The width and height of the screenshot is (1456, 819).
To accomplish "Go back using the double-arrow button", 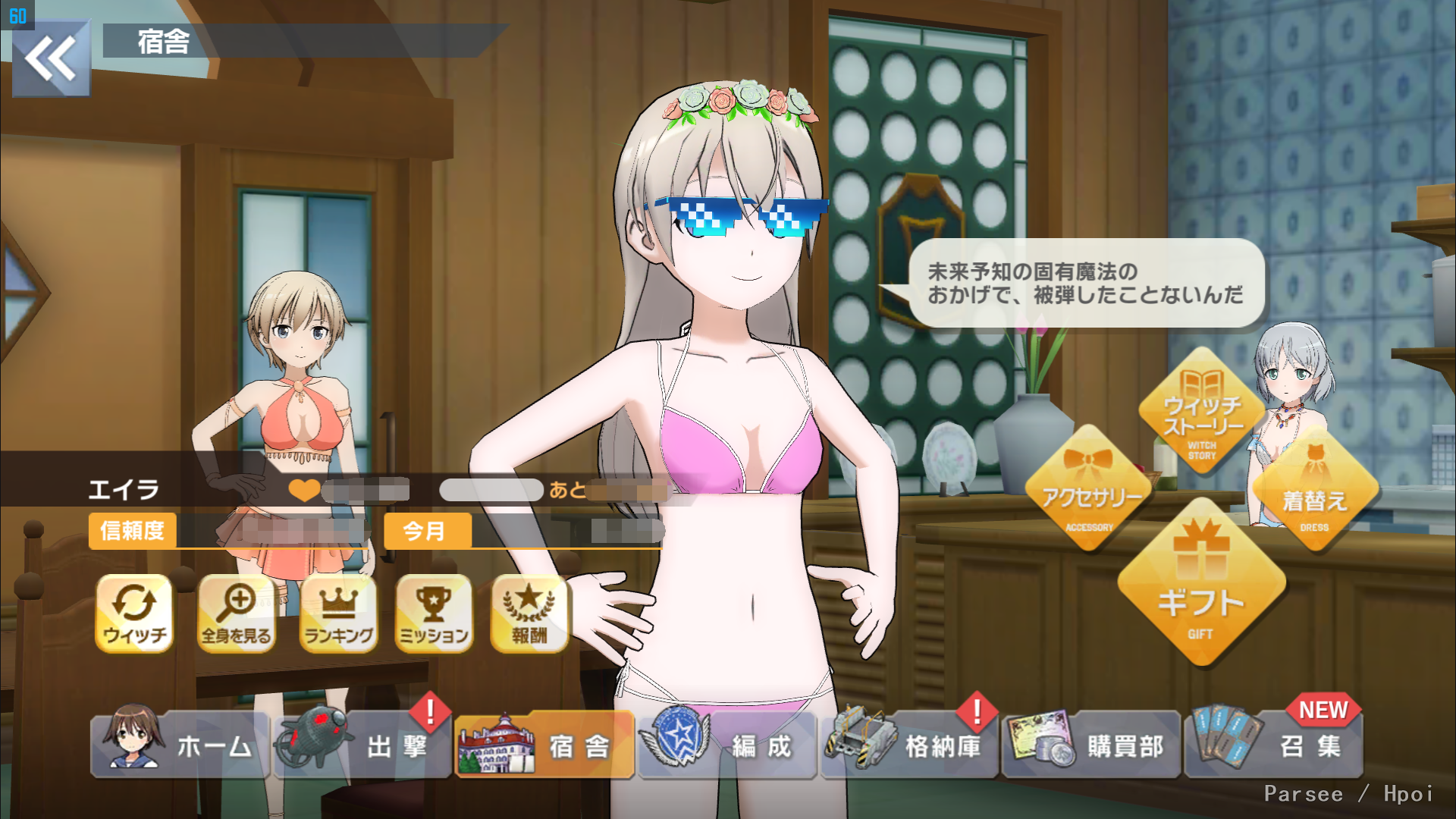I will (51, 58).
